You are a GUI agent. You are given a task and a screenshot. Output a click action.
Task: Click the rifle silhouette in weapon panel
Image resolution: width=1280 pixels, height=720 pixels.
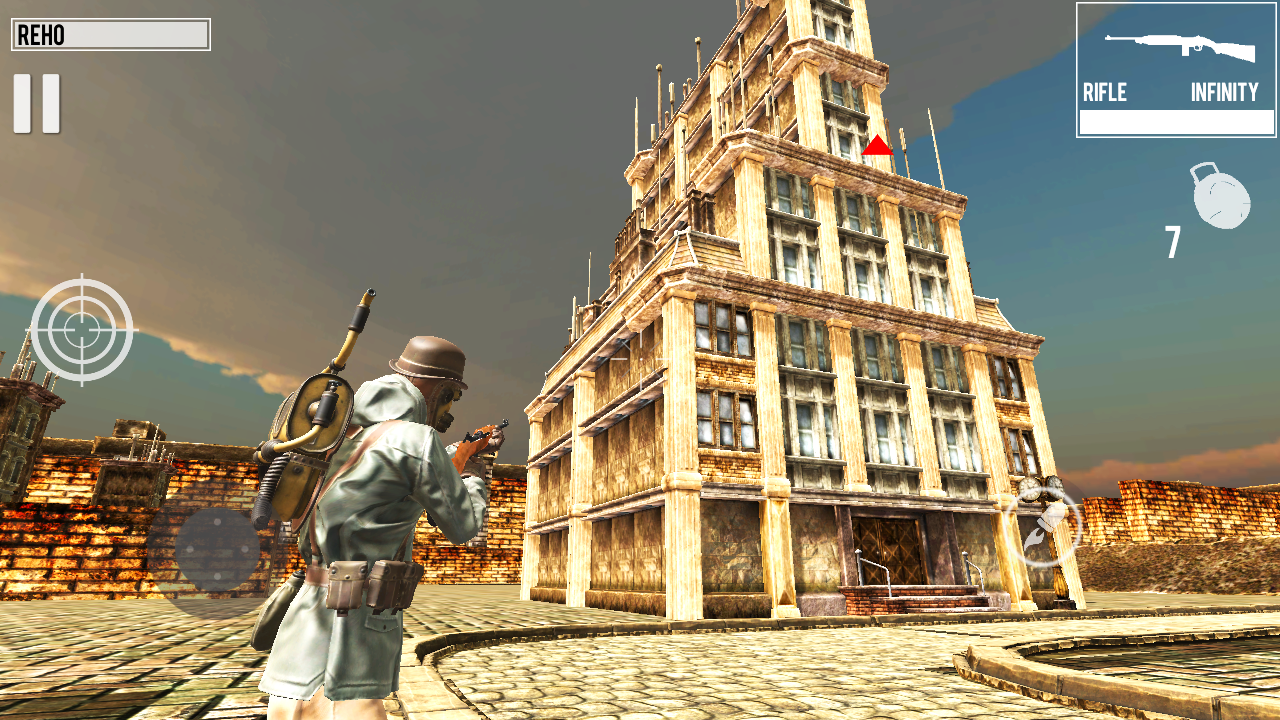pos(1180,45)
